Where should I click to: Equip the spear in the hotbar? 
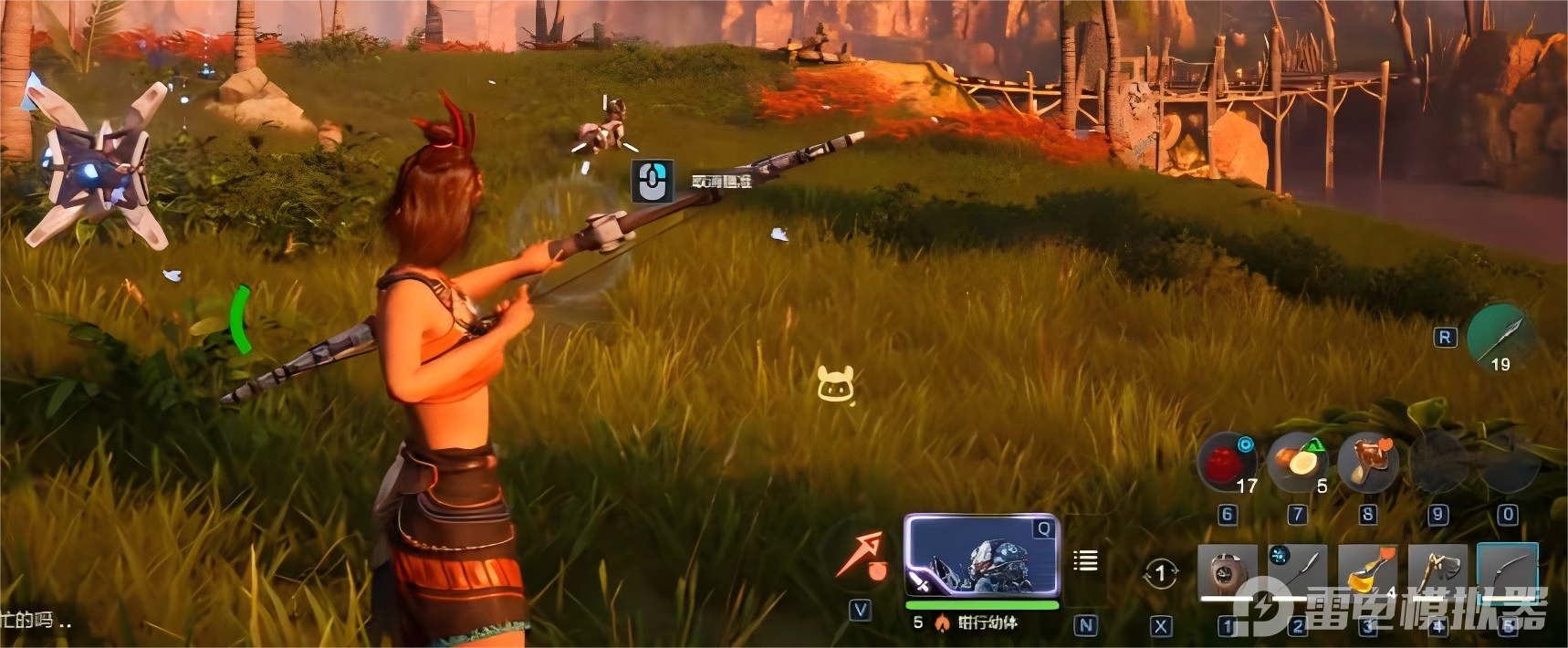click(x=1297, y=573)
